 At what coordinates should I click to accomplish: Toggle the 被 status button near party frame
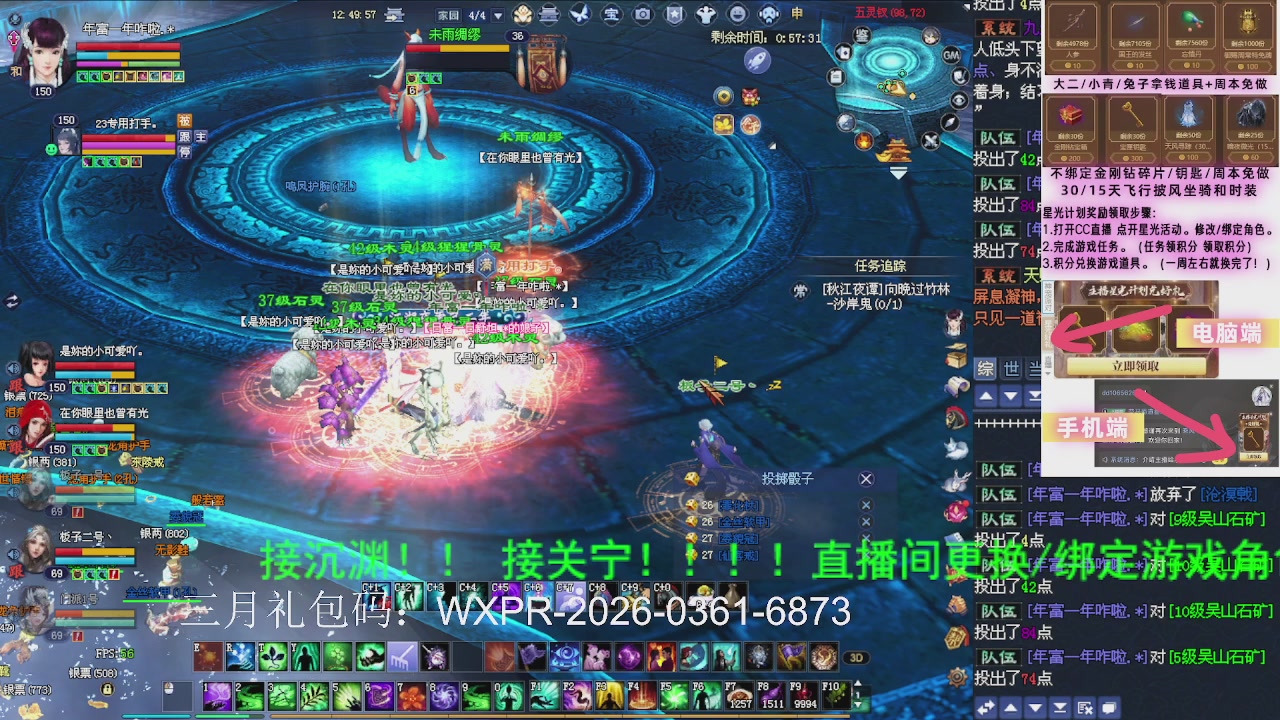(x=183, y=120)
